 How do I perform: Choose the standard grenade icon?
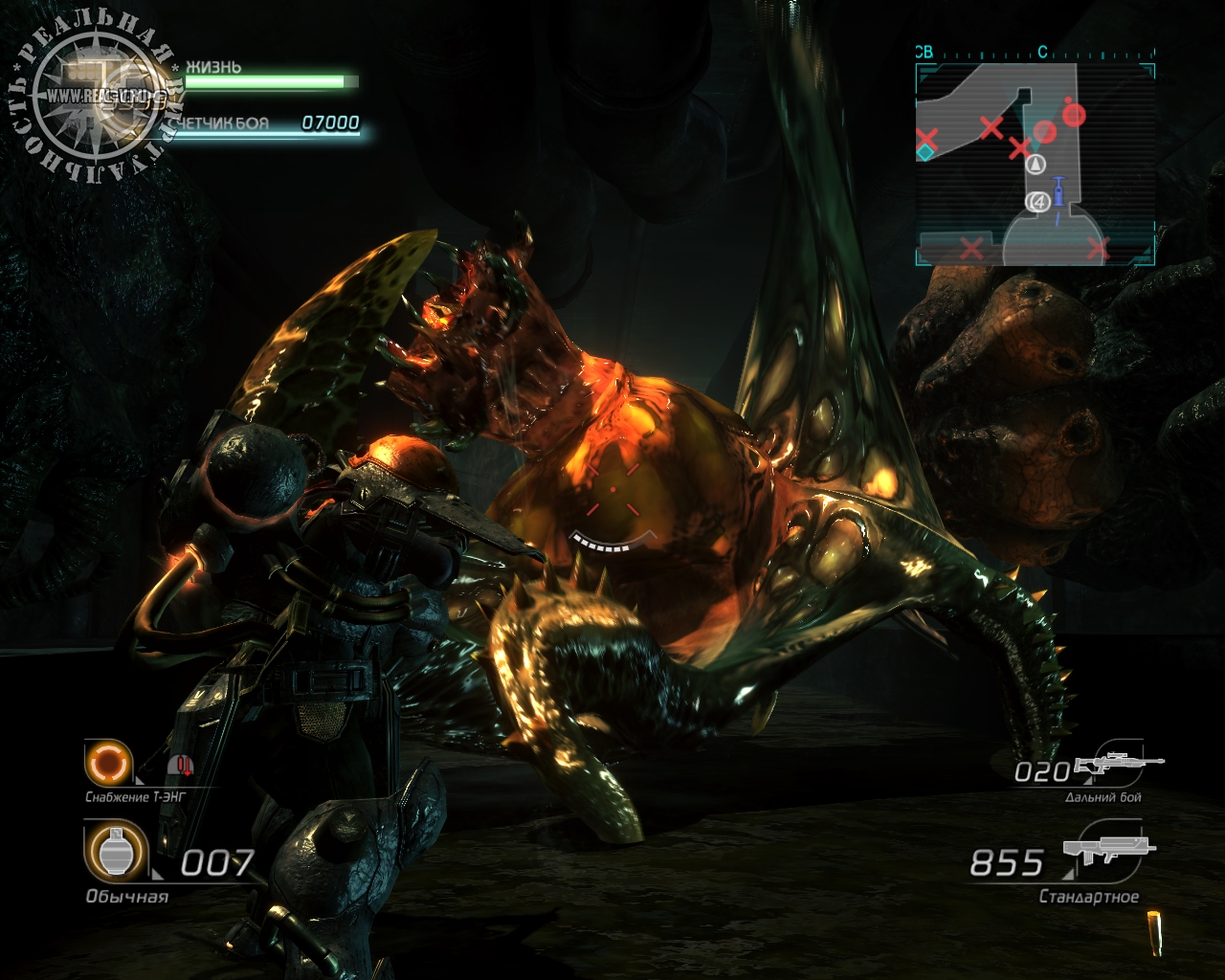coord(116,851)
